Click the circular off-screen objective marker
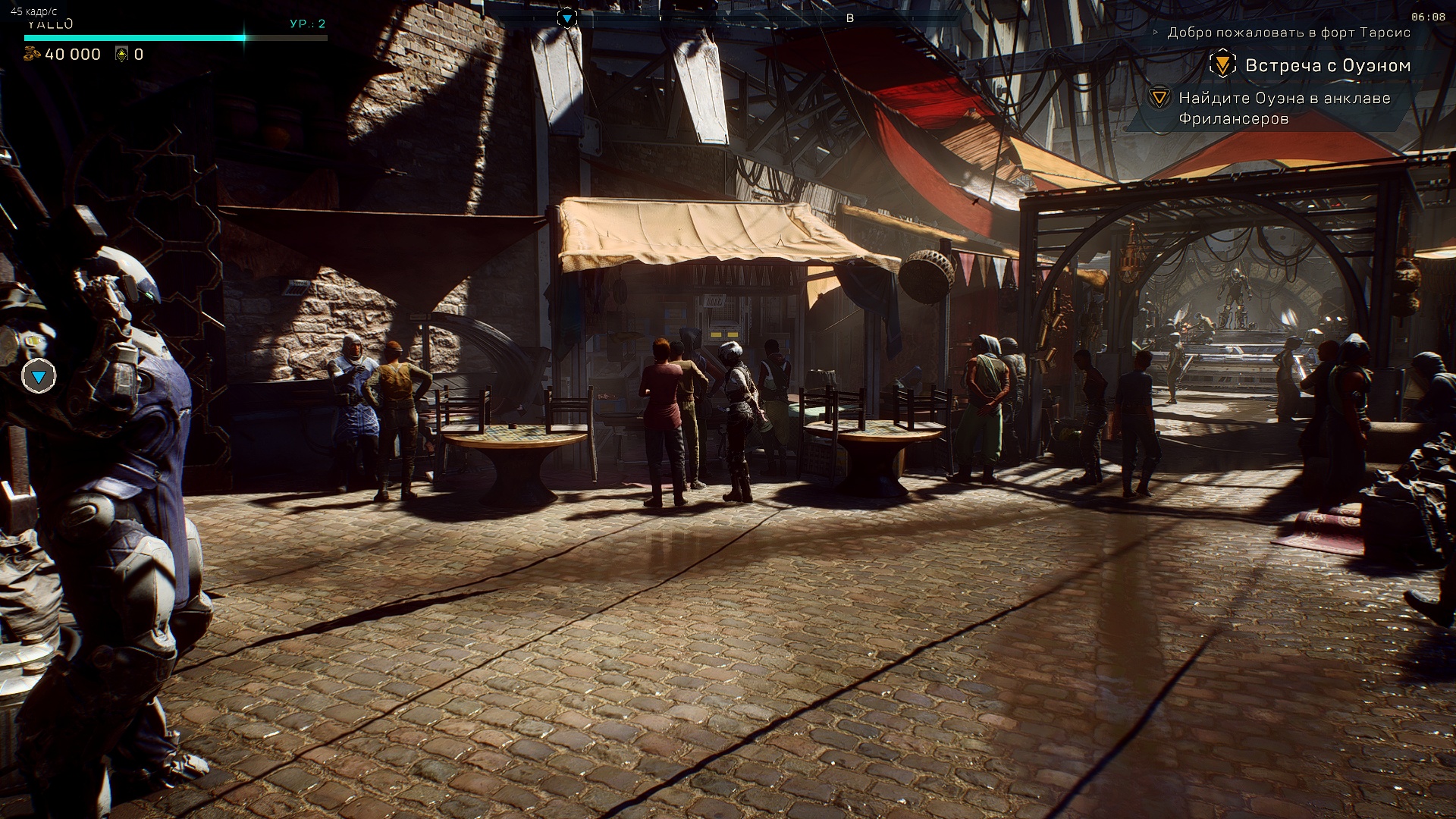The image size is (1456, 819). pos(39,376)
